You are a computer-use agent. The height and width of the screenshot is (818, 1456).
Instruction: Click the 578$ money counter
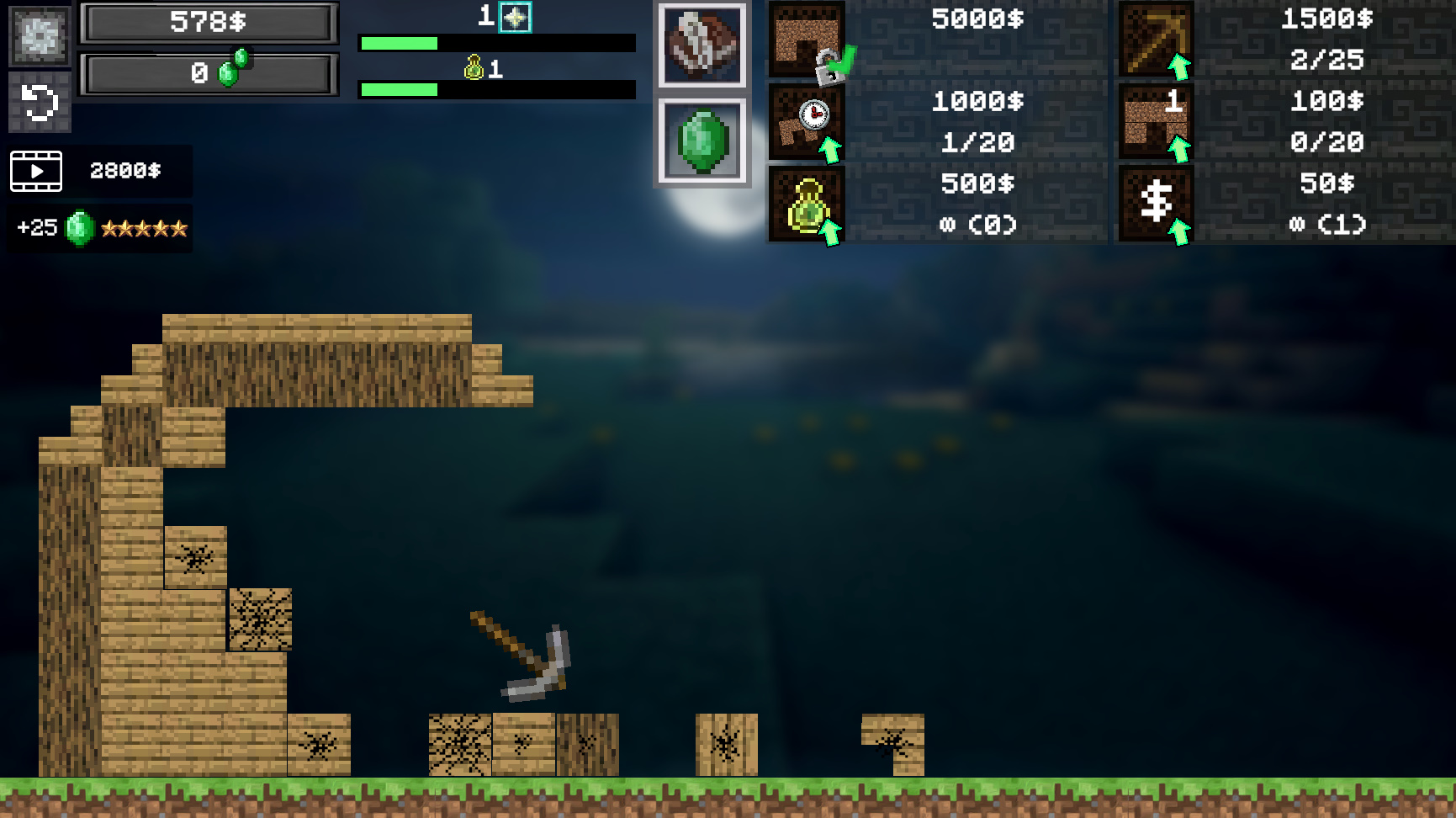click(208, 22)
